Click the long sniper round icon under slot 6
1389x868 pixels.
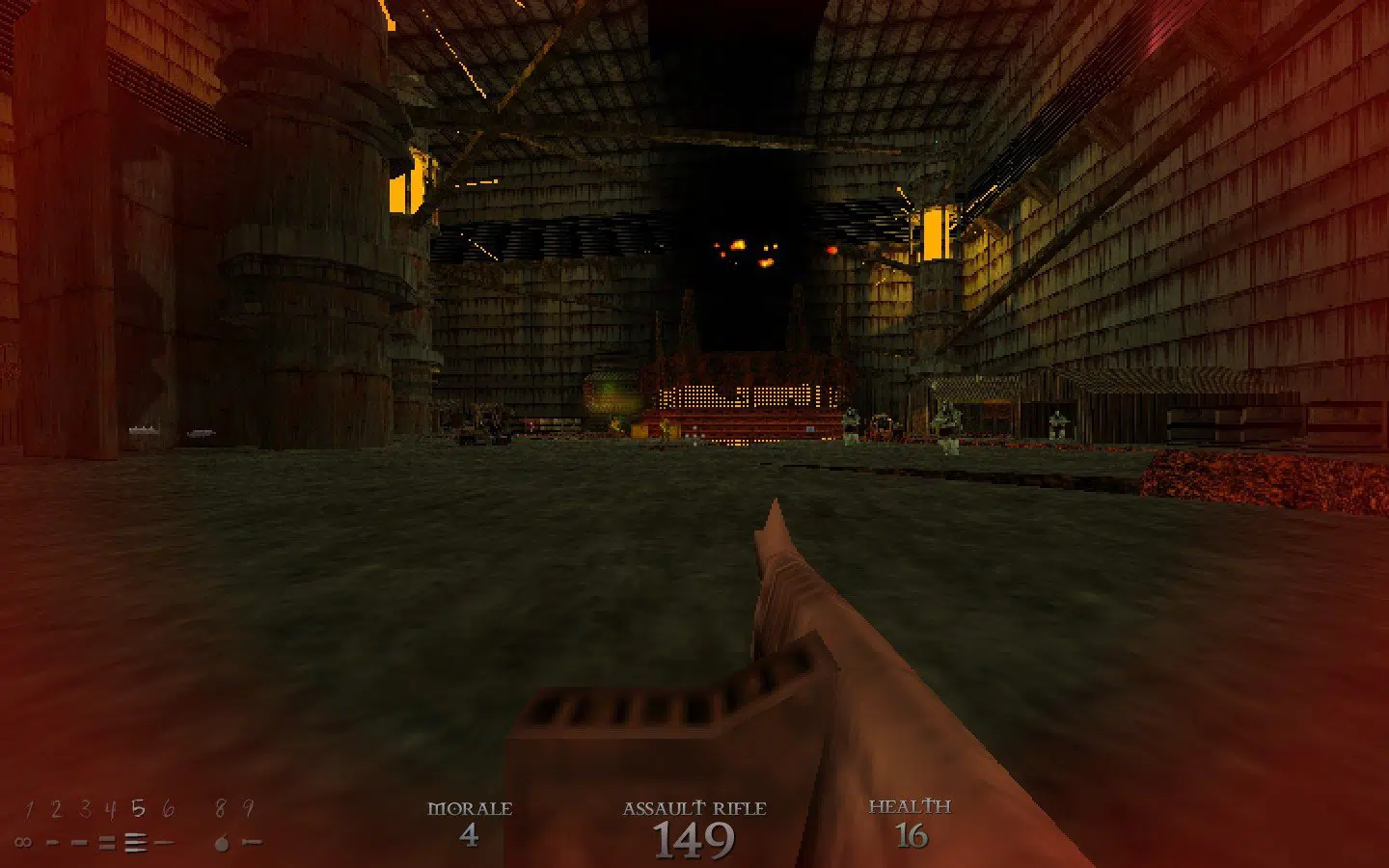164,841
